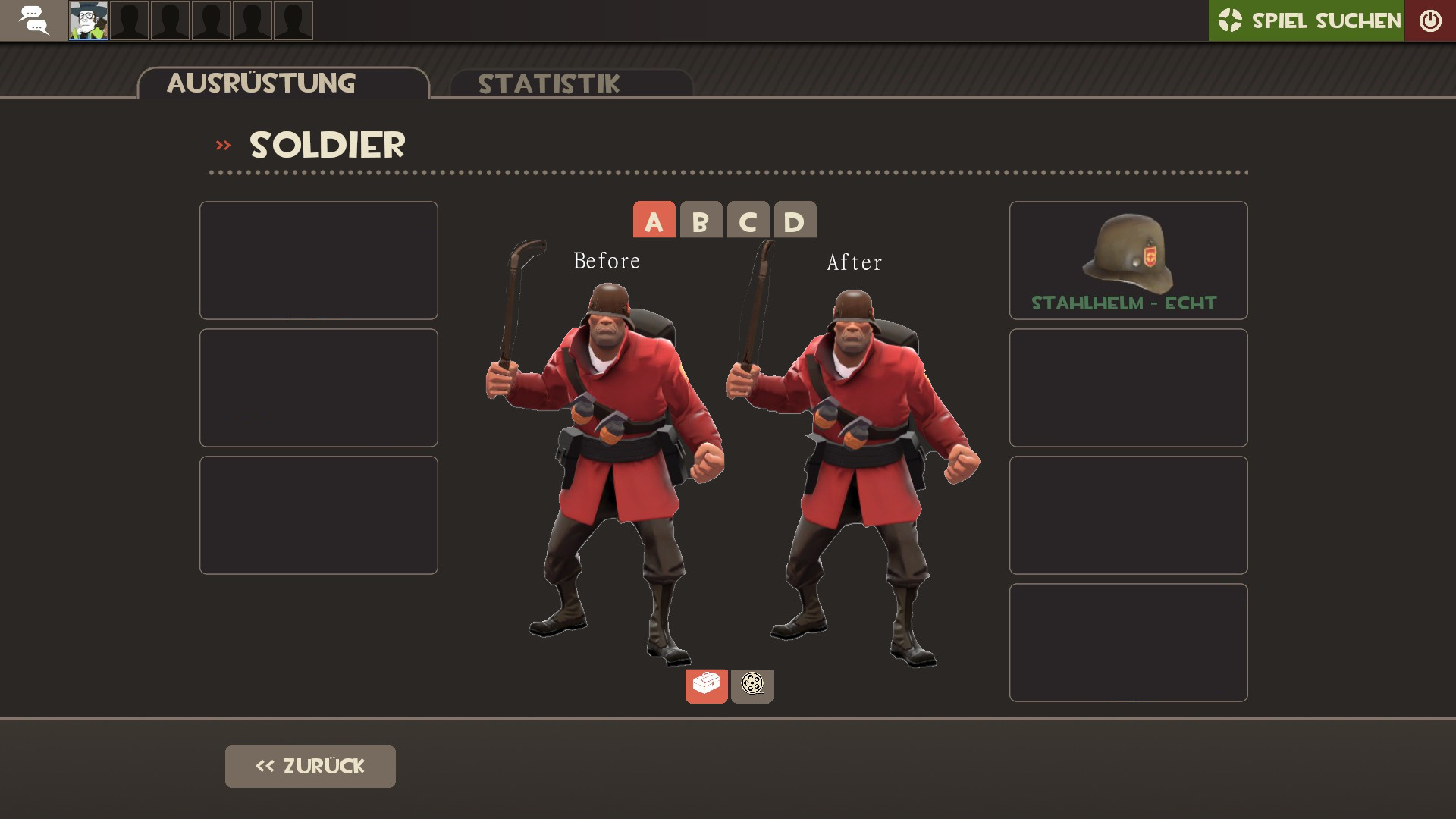Viewport: 1456px width, 819px height.
Task: Switch to loadout preset B
Action: tap(699, 221)
